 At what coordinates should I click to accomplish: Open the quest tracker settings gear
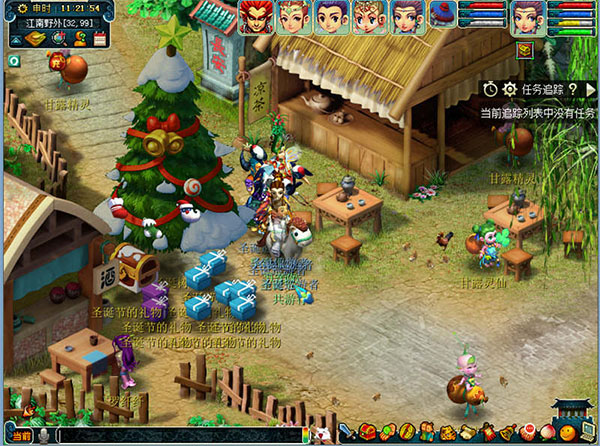510,90
